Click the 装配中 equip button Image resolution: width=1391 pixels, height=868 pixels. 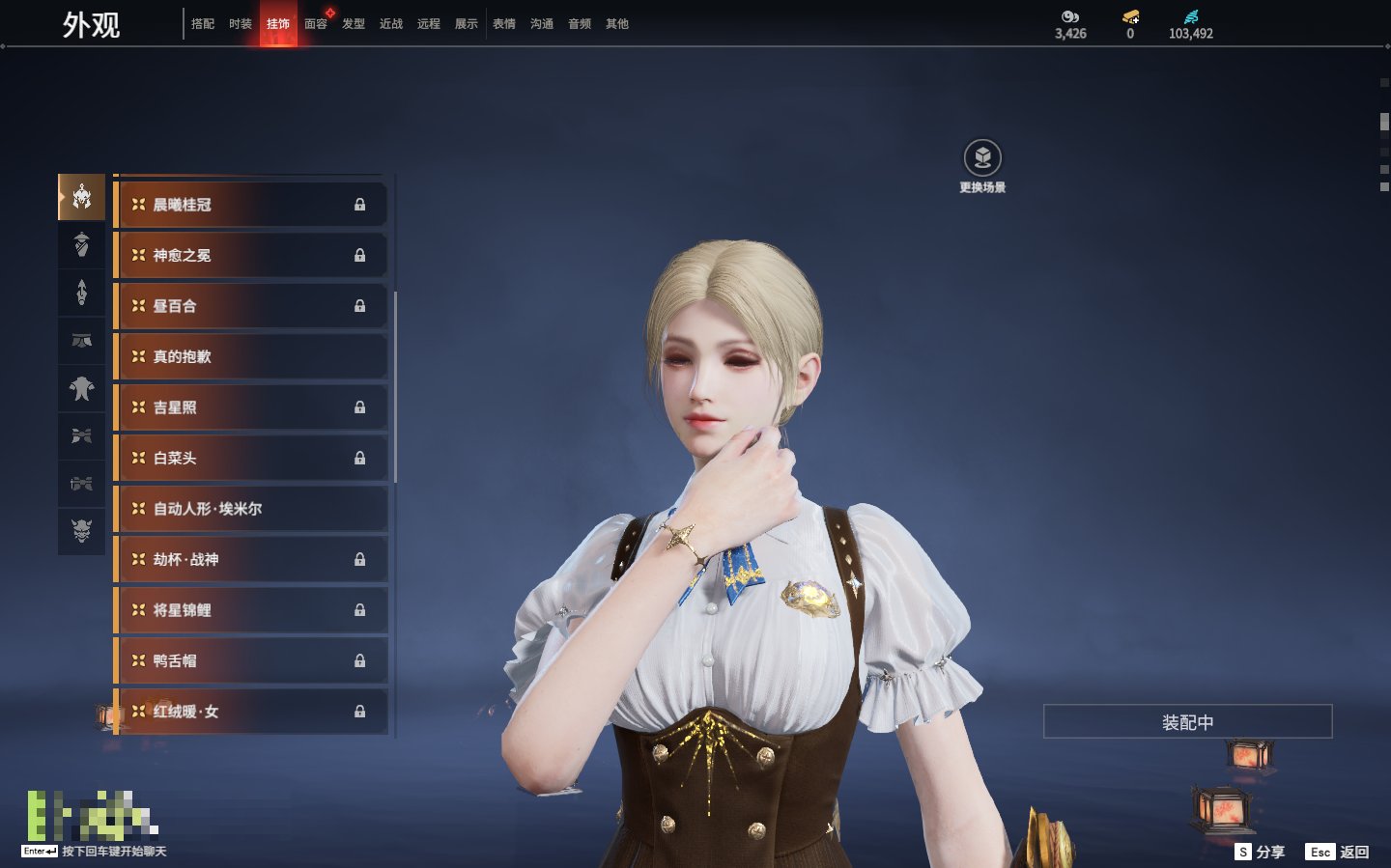[x=1187, y=722]
